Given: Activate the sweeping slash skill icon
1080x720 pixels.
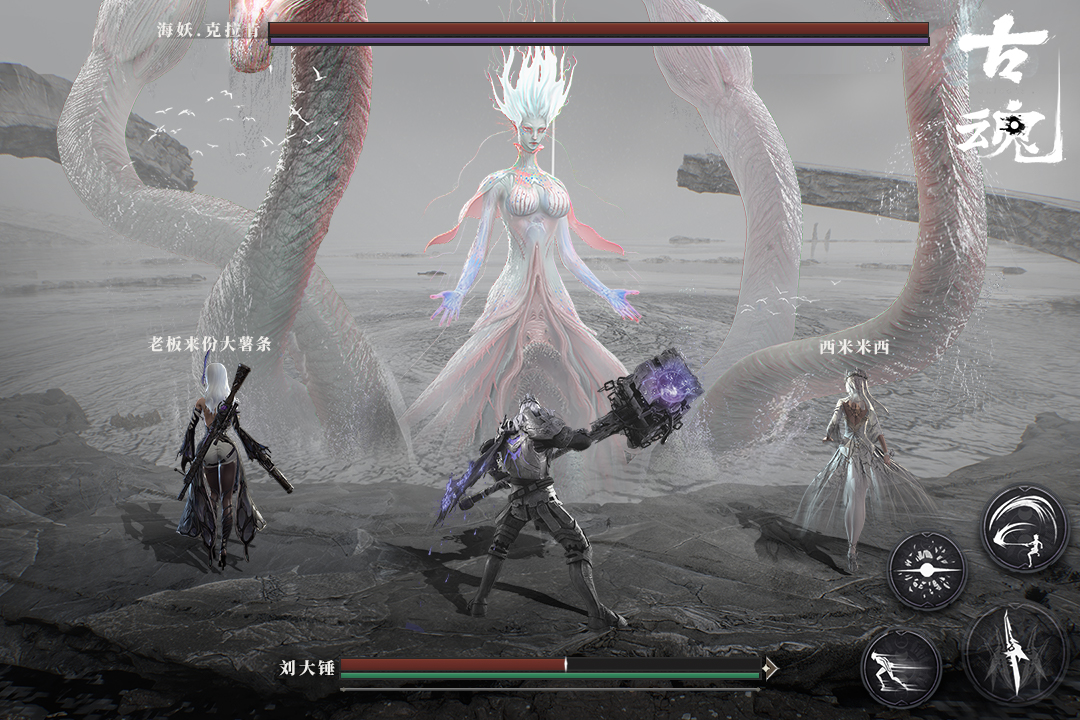Looking at the screenshot, I should click(1024, 529).
